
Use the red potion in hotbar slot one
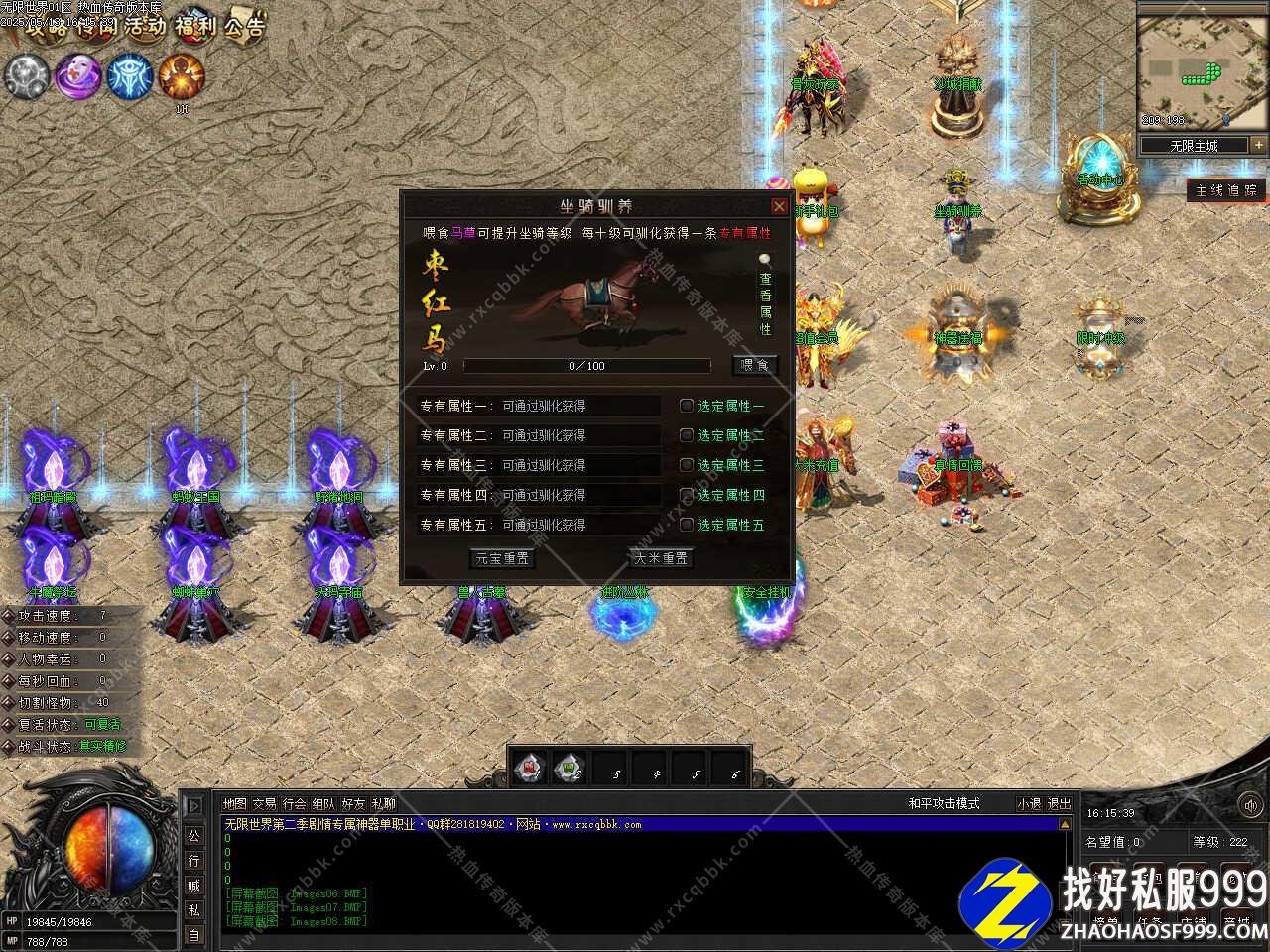[530, 768]
